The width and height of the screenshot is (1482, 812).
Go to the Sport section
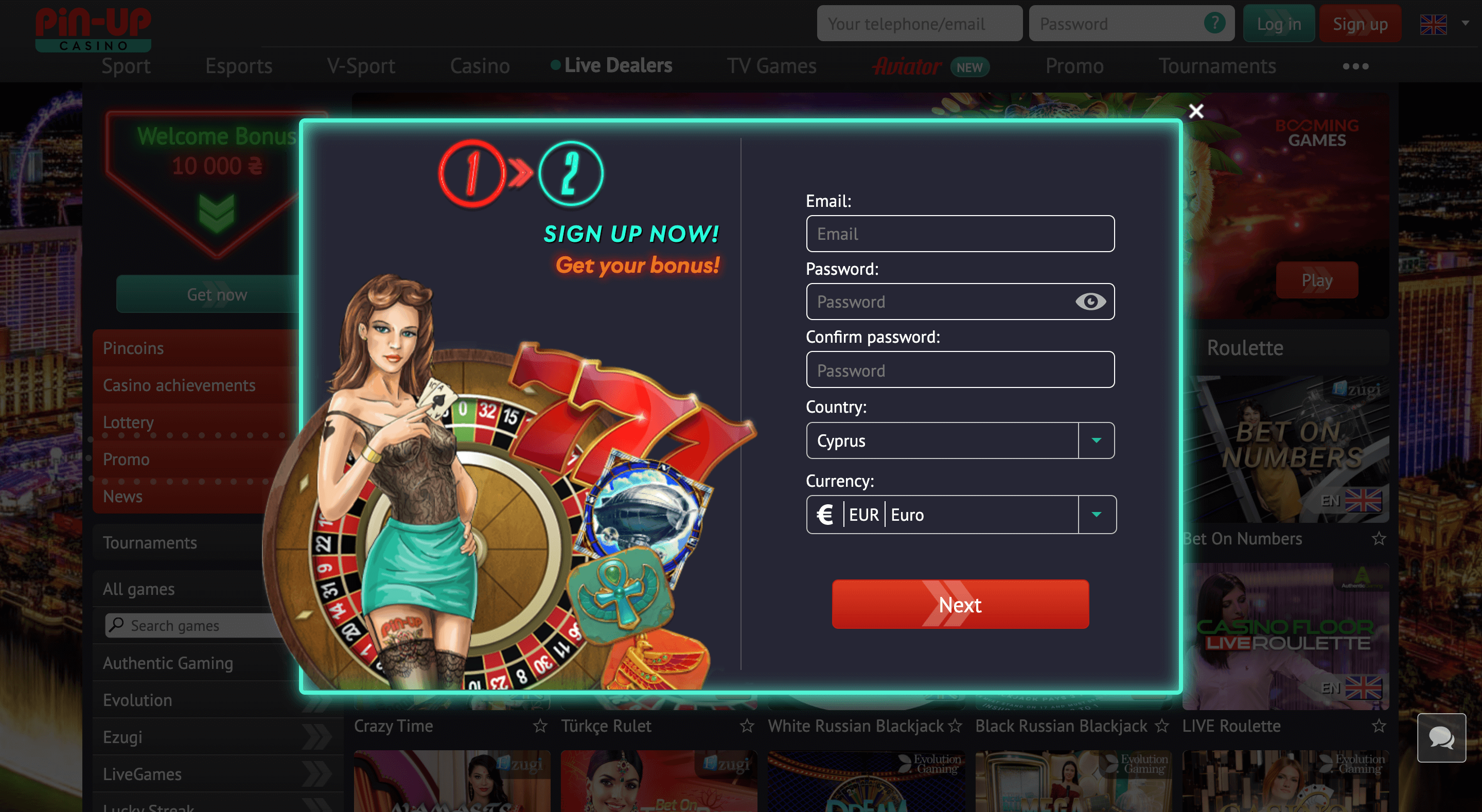[x=126, y=65]
